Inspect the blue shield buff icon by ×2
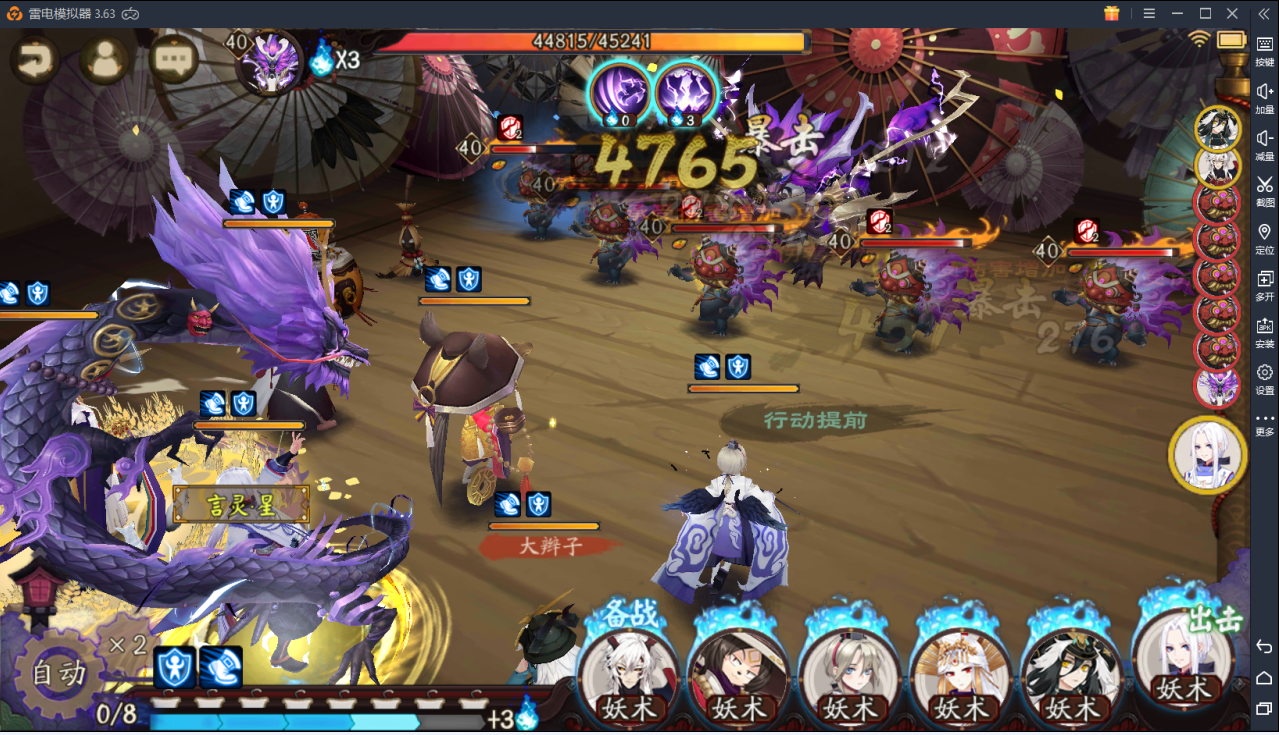Image resolution: width=1279 pixels, height=735 pixels. coord(175,668)
